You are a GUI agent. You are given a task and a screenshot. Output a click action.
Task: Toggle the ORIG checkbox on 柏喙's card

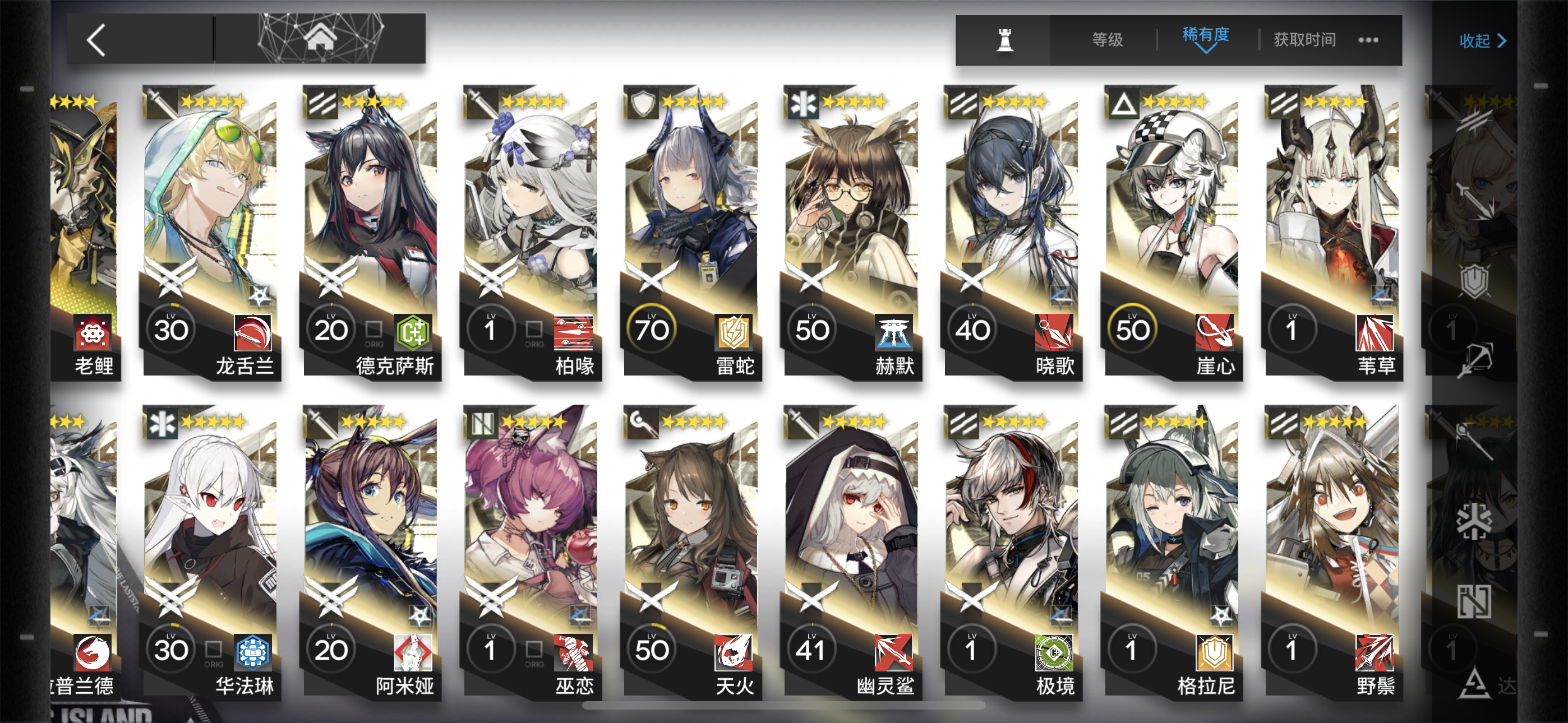(534, 327)
